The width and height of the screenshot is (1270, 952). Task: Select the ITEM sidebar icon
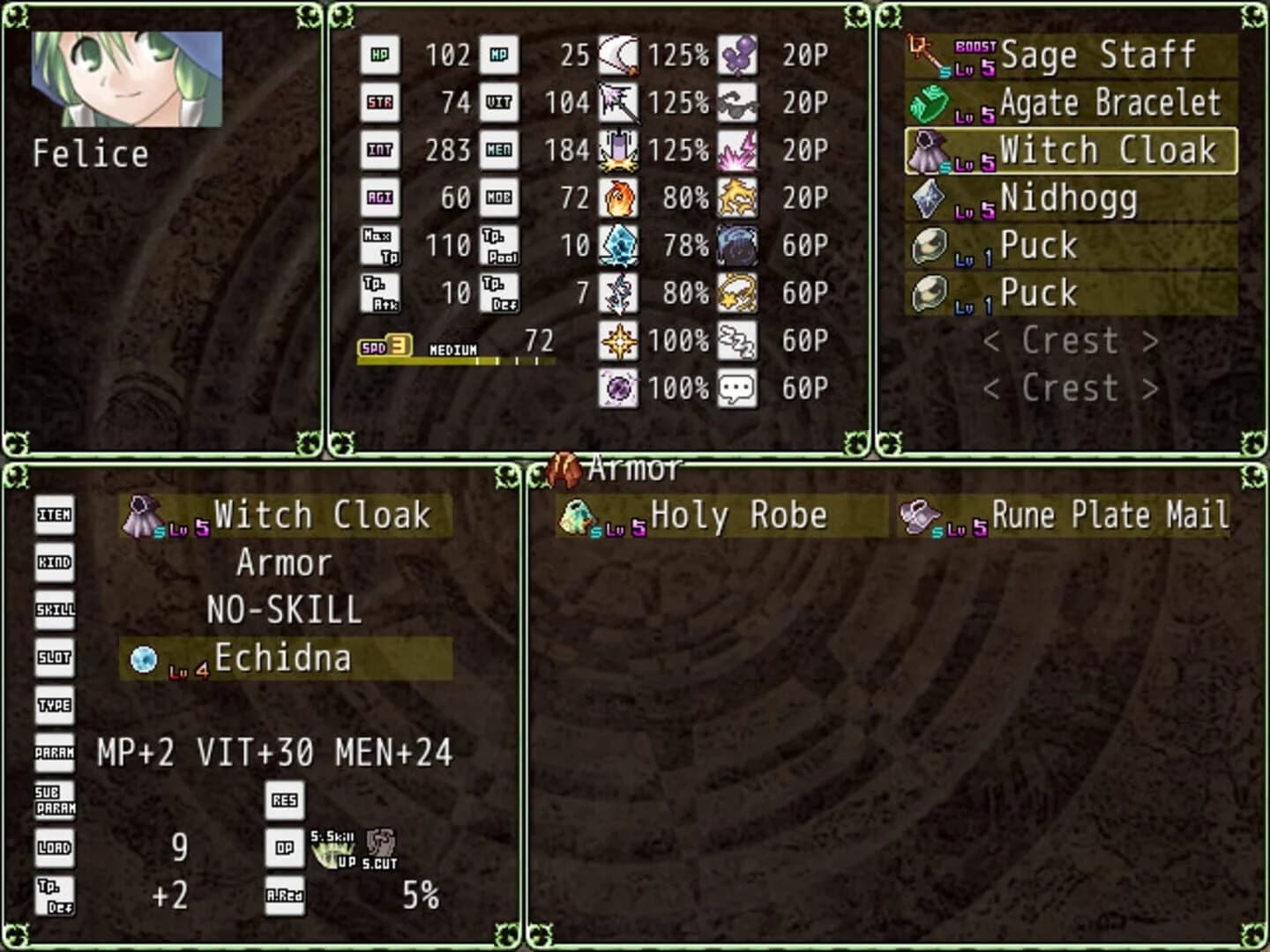click(54, 517)
